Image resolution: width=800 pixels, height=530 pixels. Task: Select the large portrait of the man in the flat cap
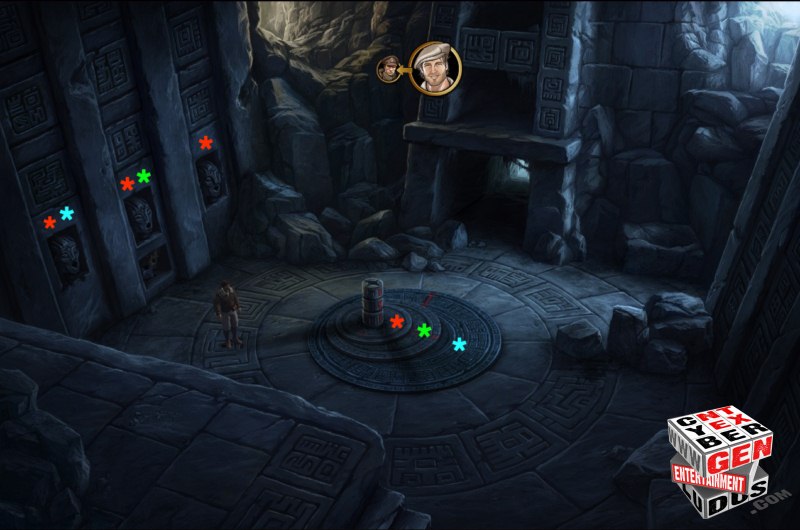pos(433,68)
